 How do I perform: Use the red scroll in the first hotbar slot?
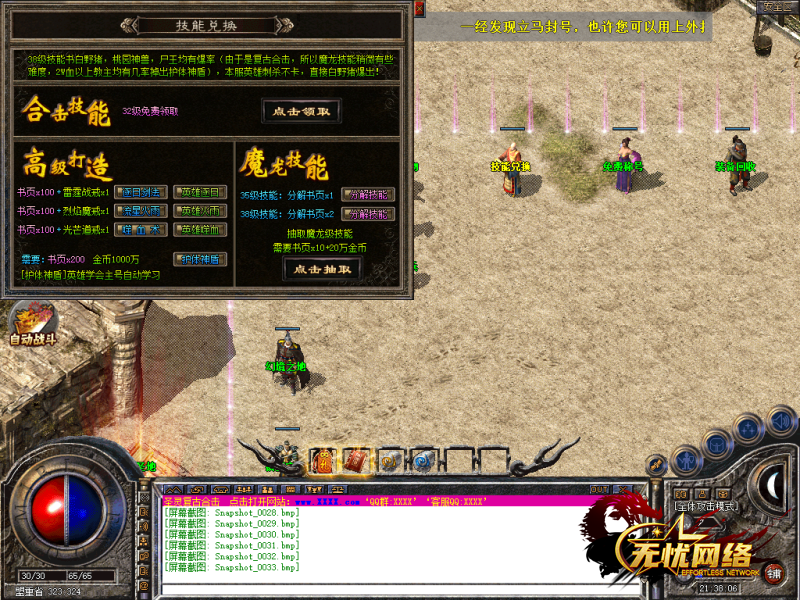(x=324, y=460)
